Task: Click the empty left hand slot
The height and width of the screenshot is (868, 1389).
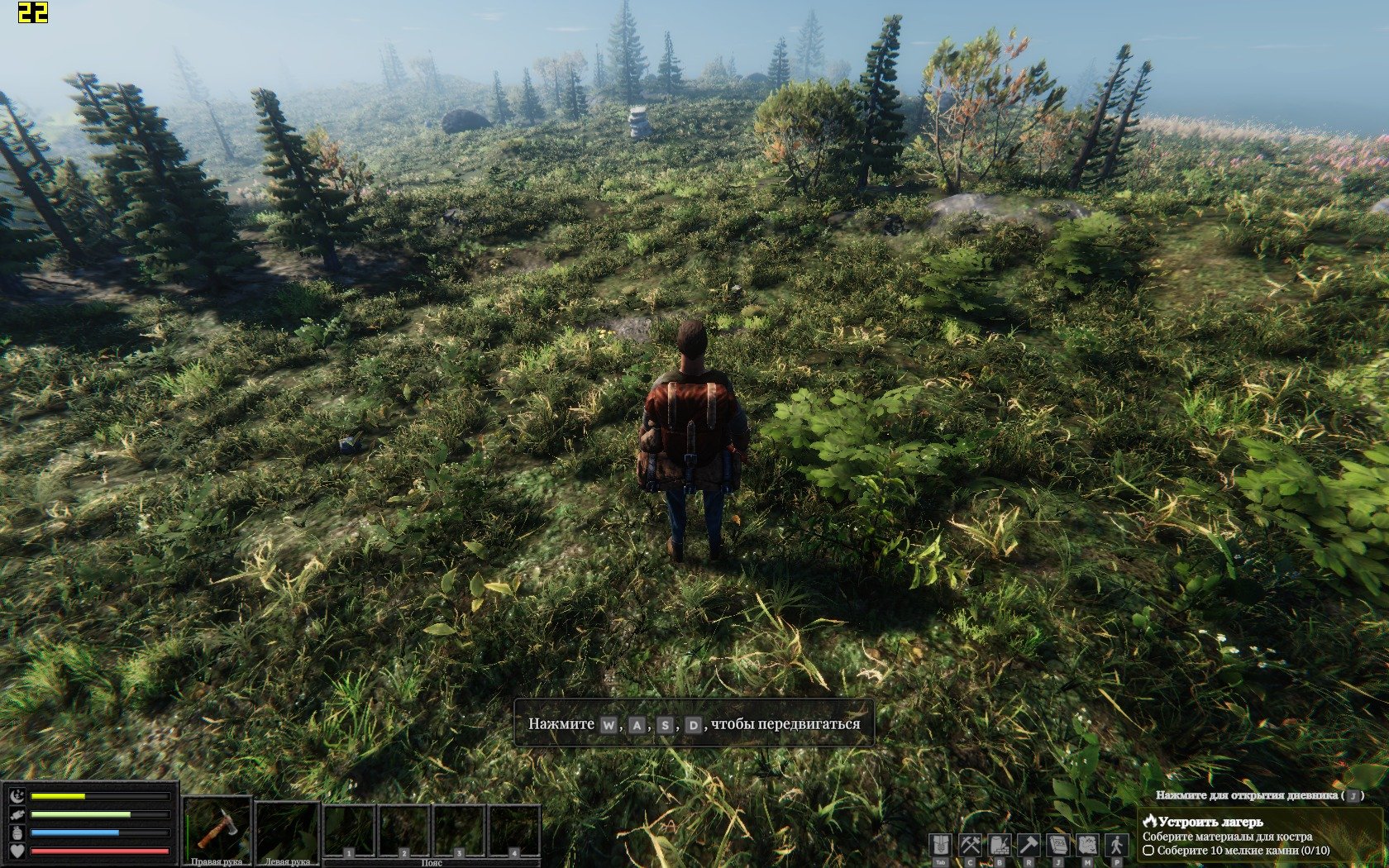Action: click(x=287, y=830)
